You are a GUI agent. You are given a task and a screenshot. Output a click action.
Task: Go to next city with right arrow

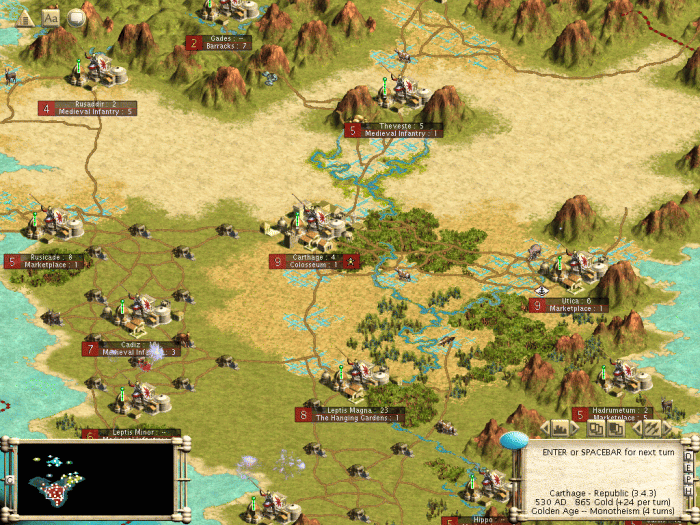575,428
